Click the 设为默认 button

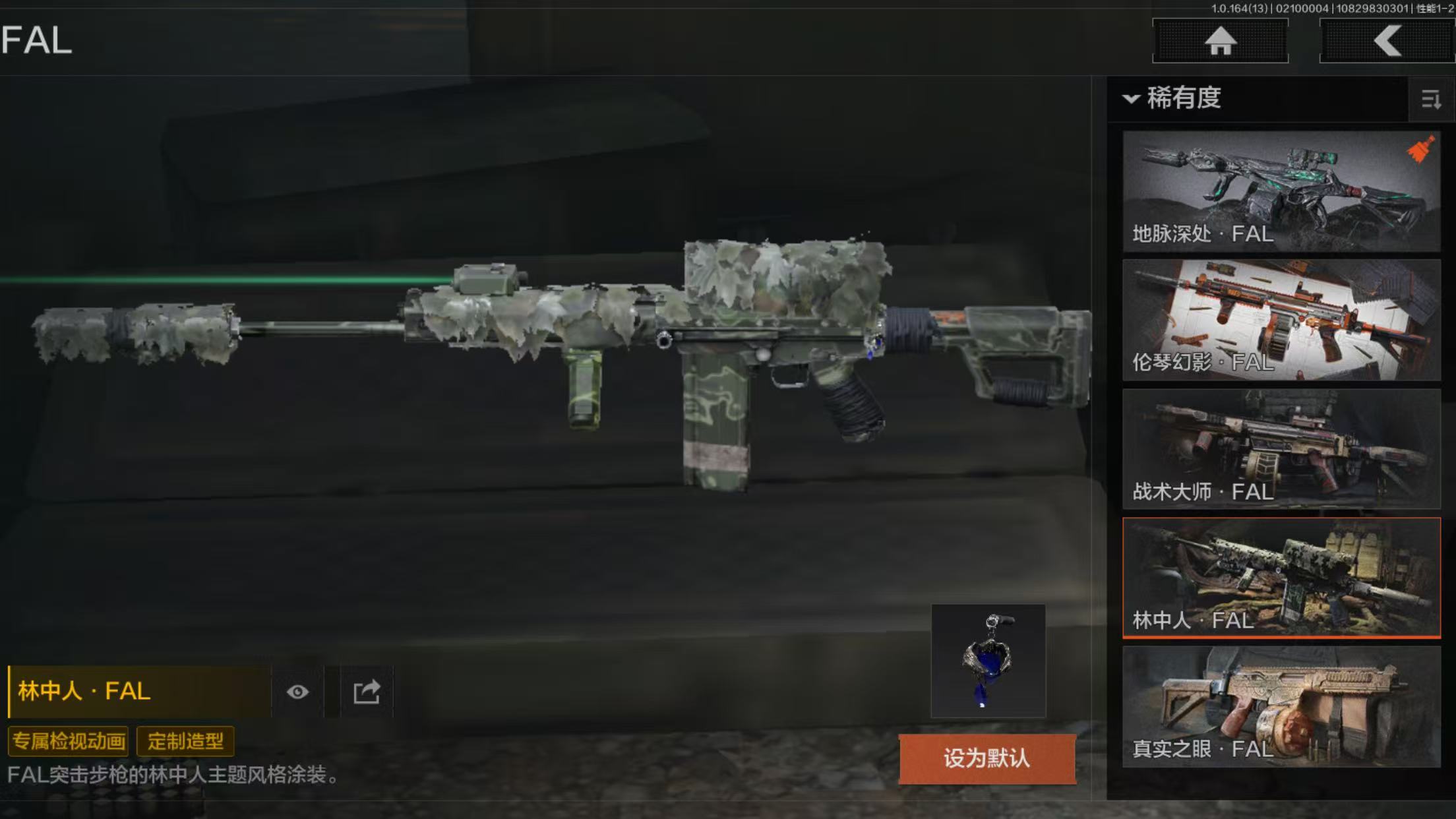tap(986, 758)
